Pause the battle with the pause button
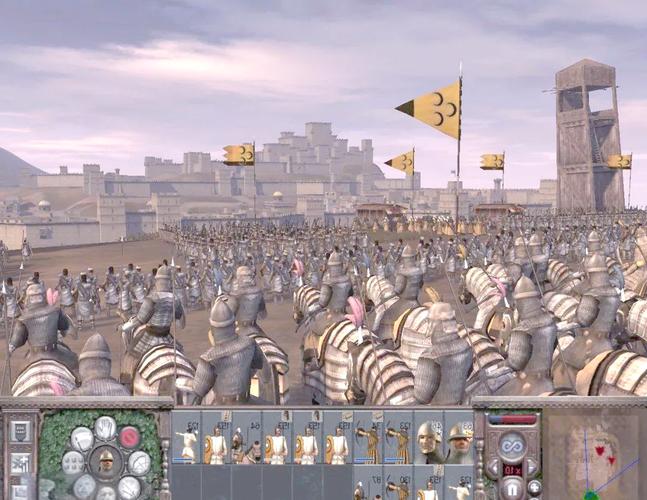 (x=512, y=490)
